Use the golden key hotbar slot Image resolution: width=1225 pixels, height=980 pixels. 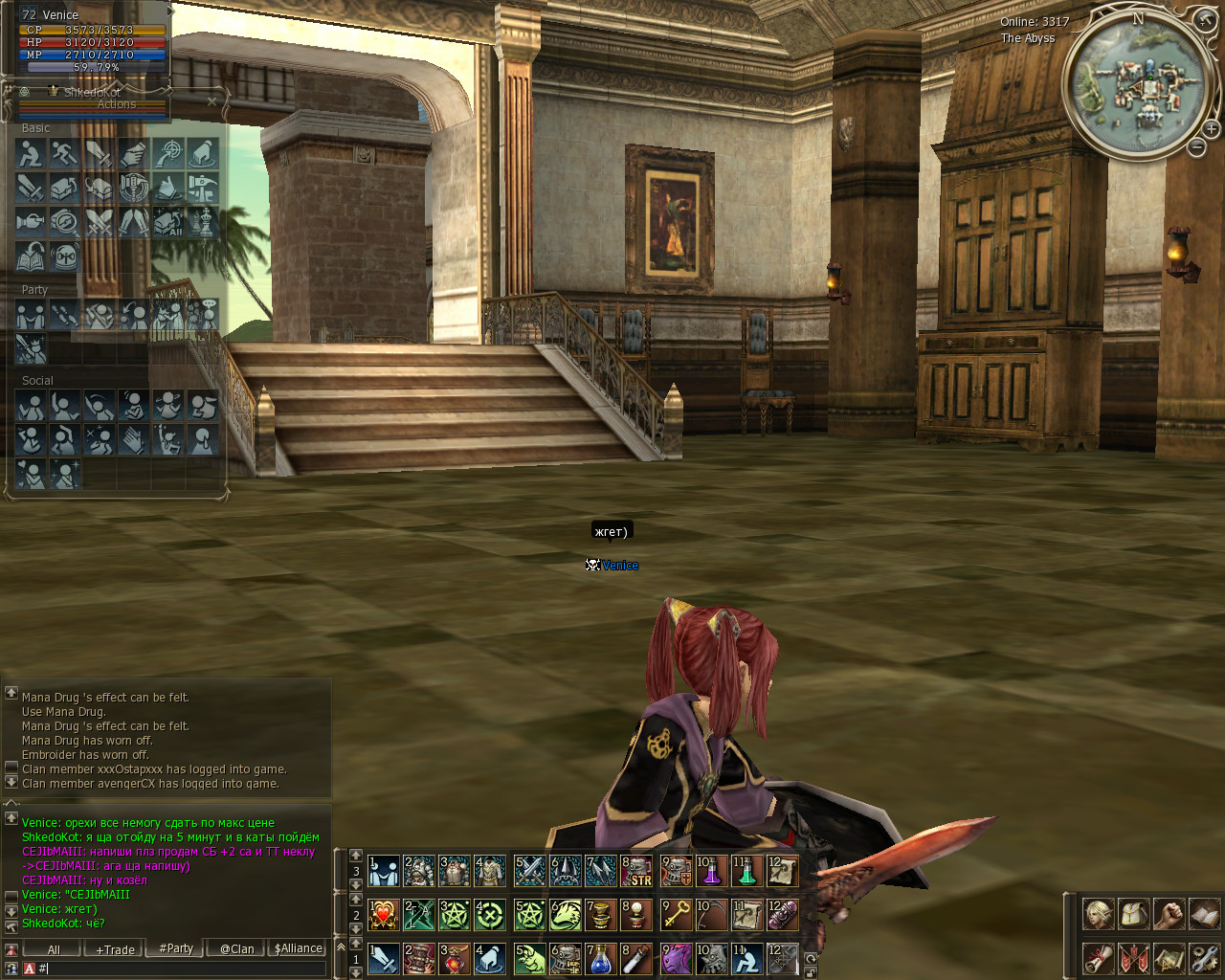point(676,915)
